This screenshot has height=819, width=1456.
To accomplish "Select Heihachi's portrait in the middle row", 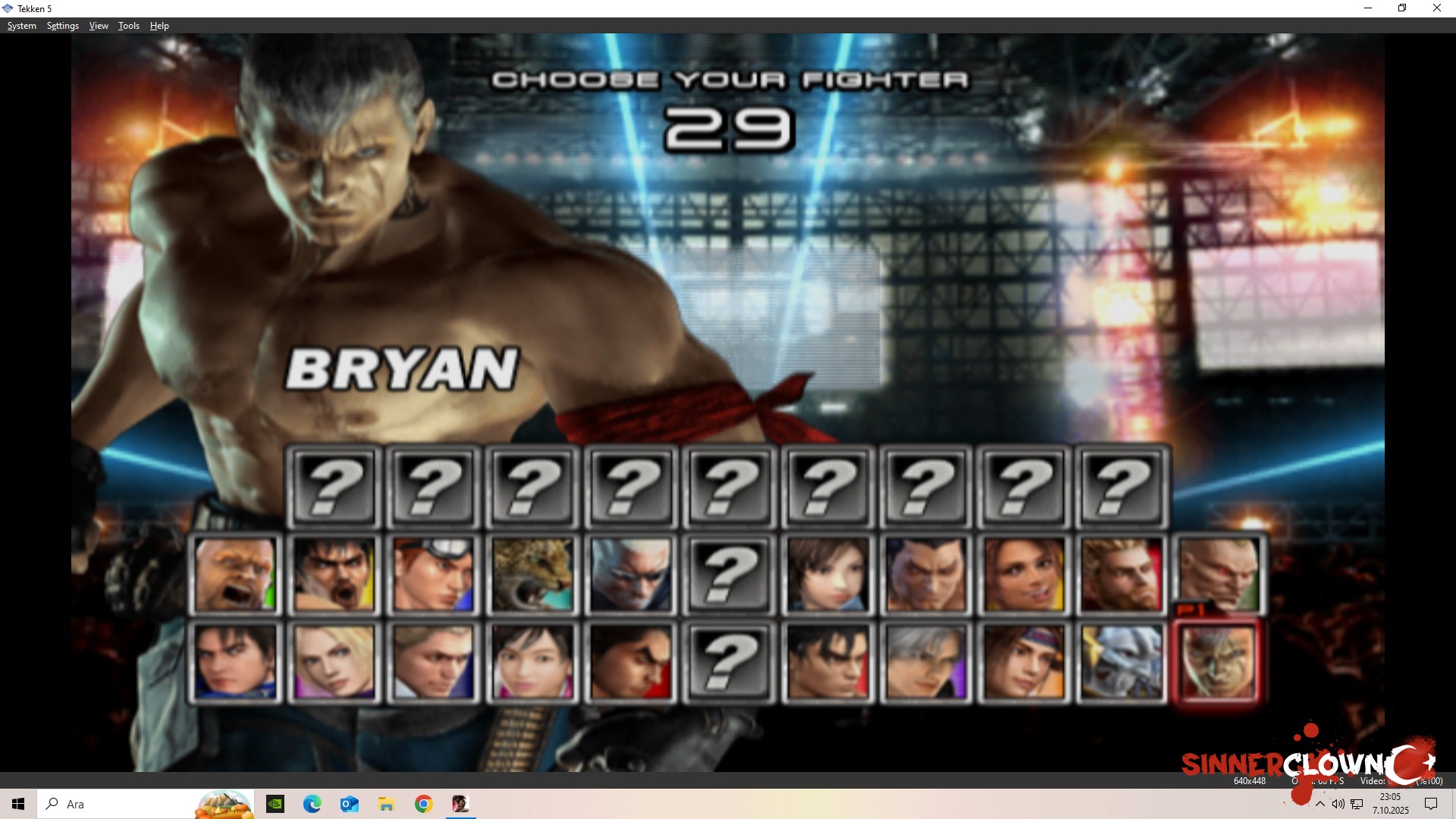I will click(x=925, y=575).
